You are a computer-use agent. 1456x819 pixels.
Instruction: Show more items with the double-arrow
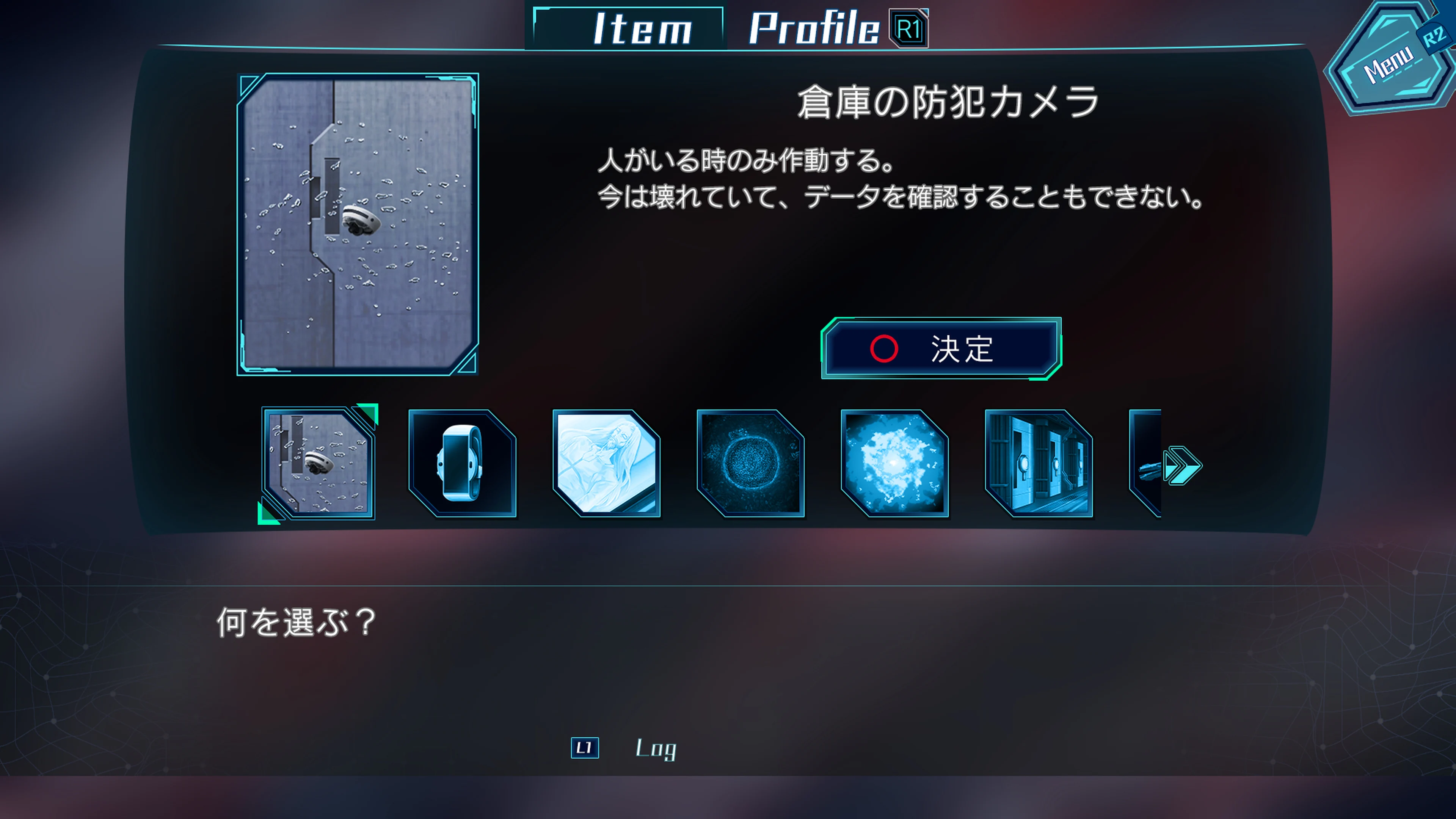click(x=1183, y=466)
